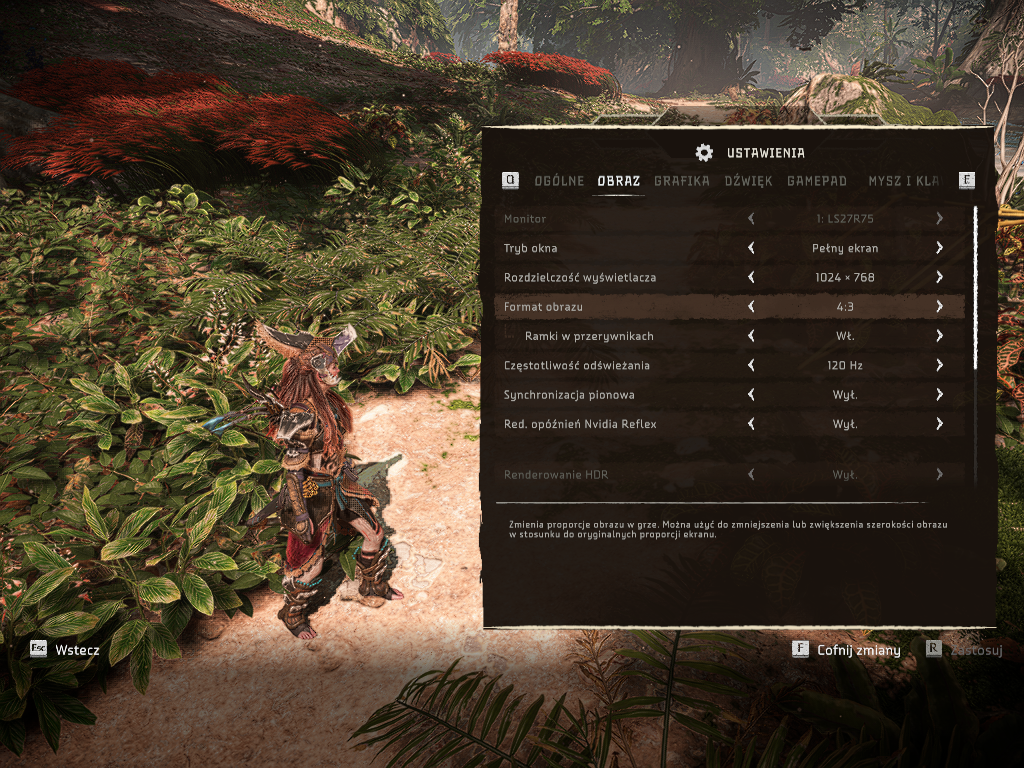Toggle Ramki w przerywnikach with right arrow
Viewport: 1024px width, 768px height.
(940, 336)
